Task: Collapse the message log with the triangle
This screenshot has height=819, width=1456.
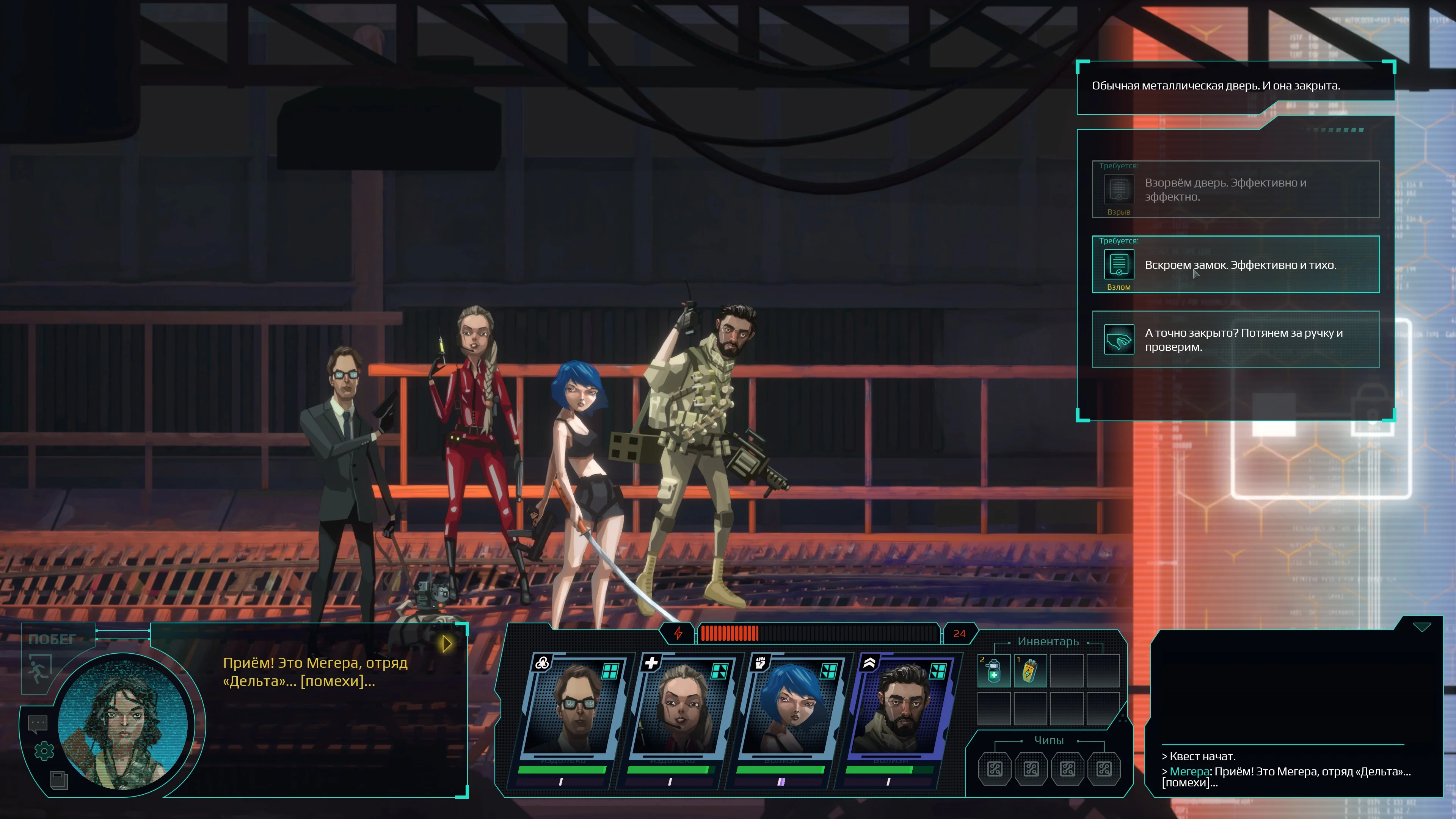Action: (1421, 627)
